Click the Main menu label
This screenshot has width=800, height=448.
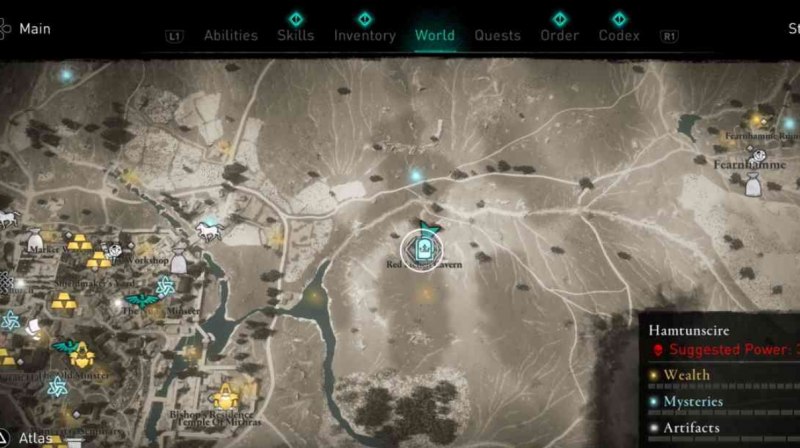[33, 28]
